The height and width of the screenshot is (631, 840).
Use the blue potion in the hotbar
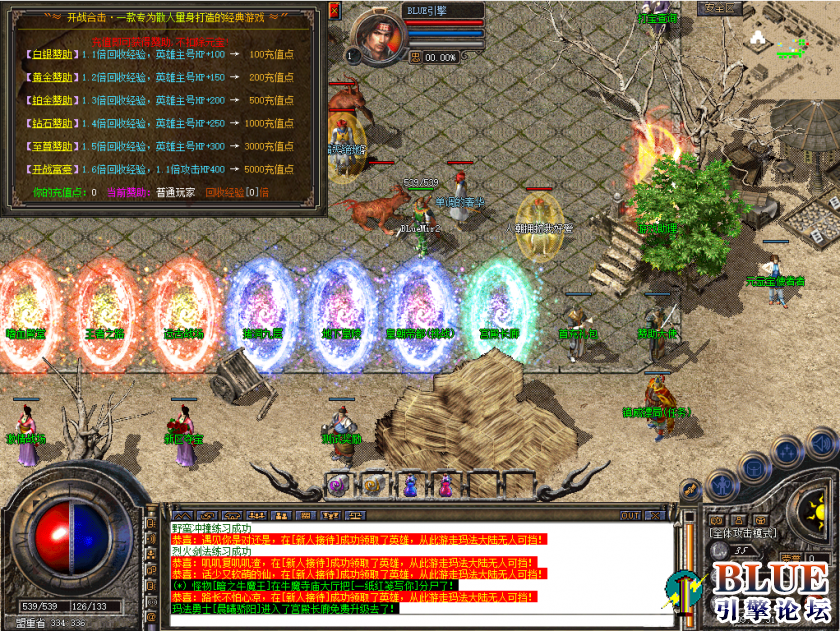pyautogui.click(x=412, y=487)
